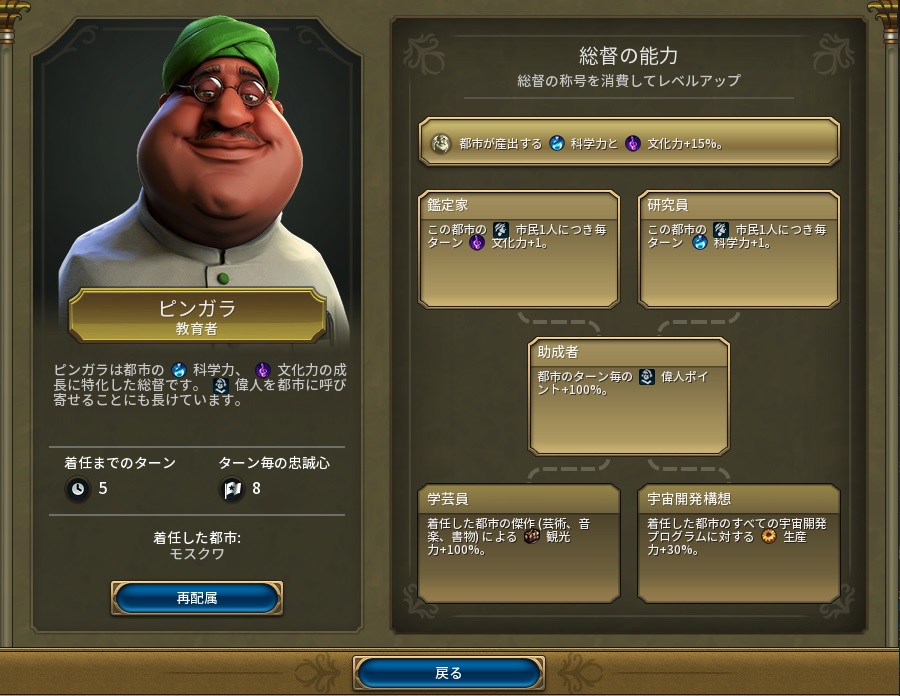Choose the 研究員 promotion card
This screenshot has height=696, width=900.
pos(738,249)
